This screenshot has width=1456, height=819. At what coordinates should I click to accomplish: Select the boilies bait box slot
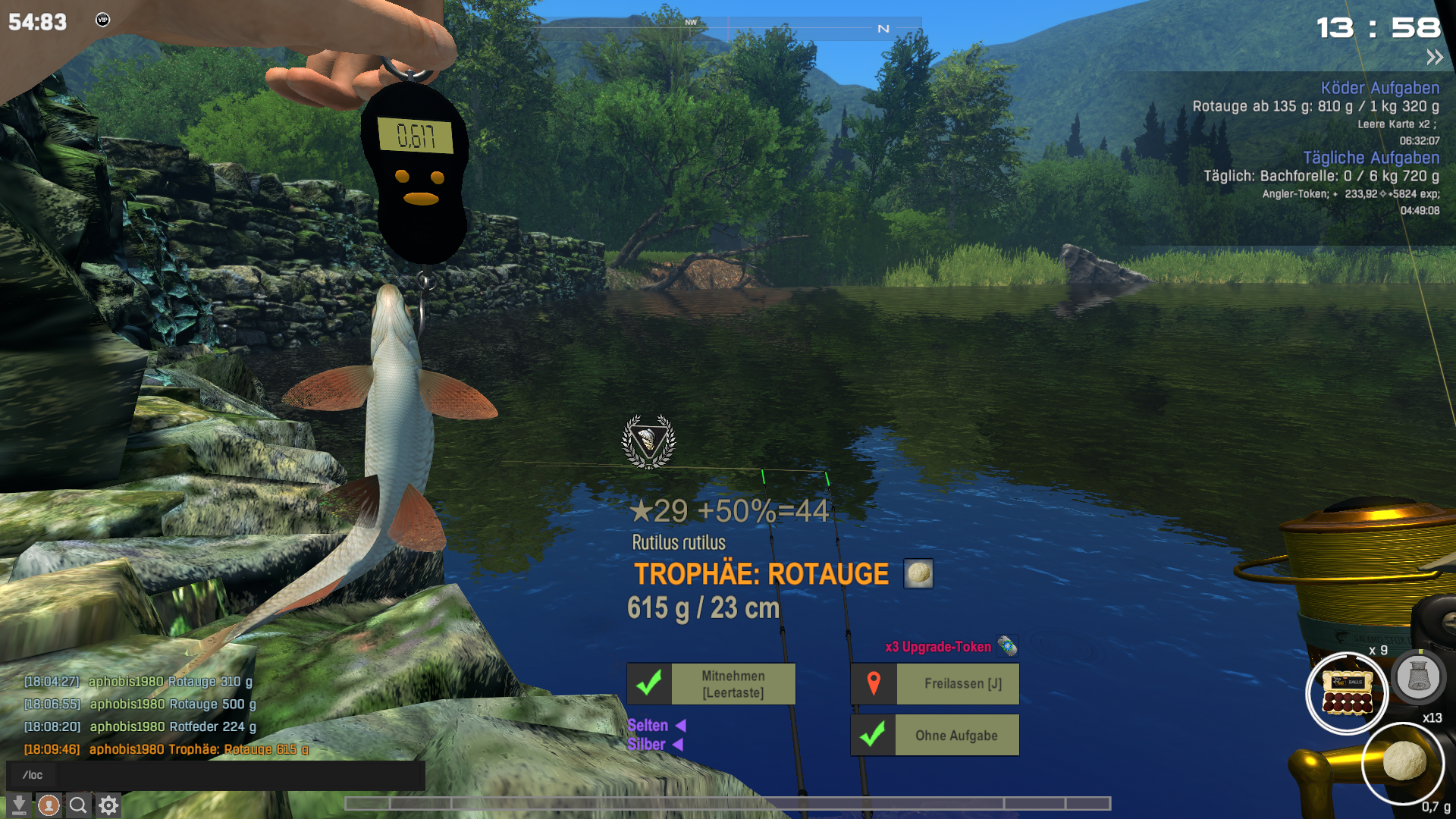(x=1347, y=693)
